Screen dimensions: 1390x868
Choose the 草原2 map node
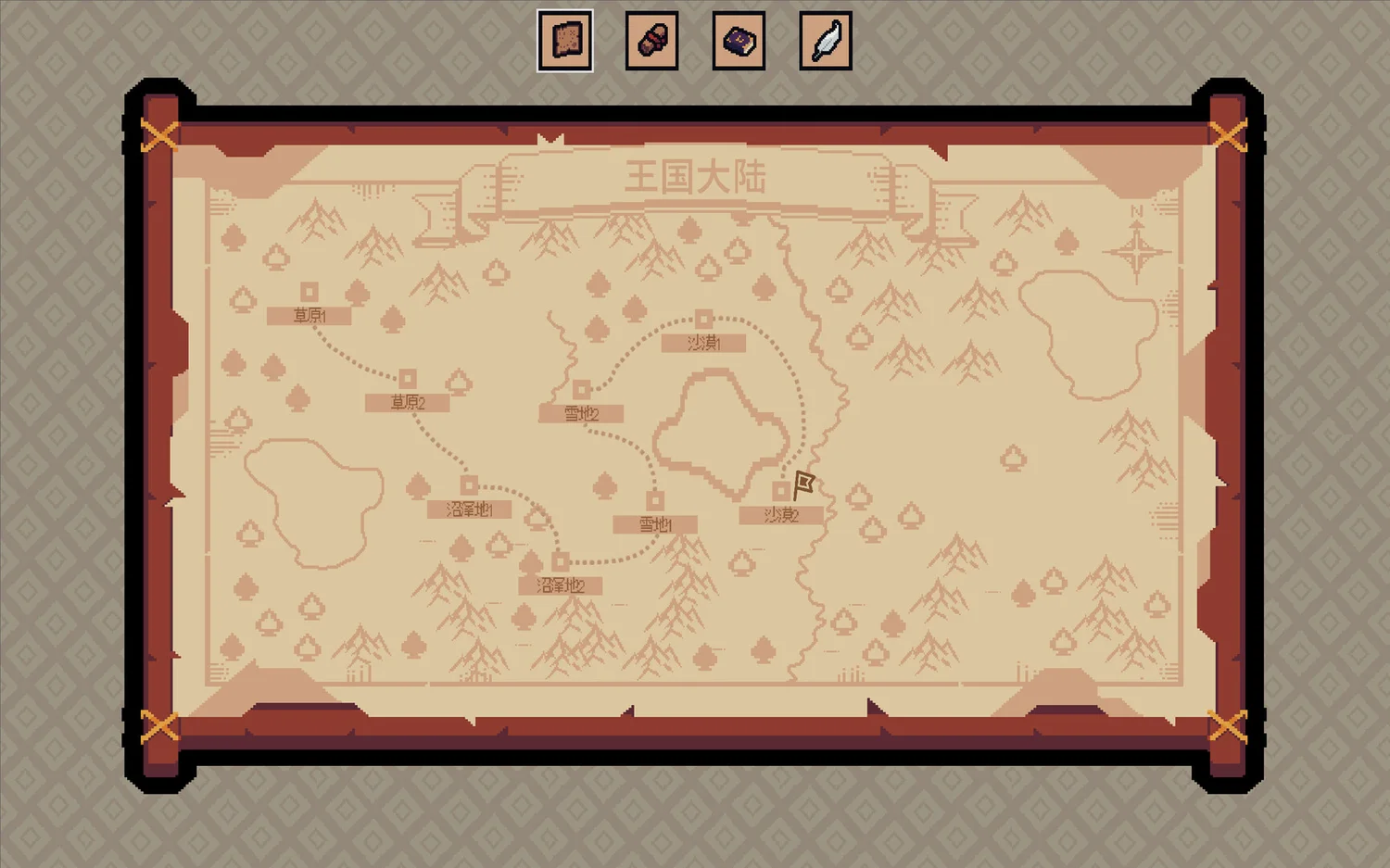pos(408,379)
